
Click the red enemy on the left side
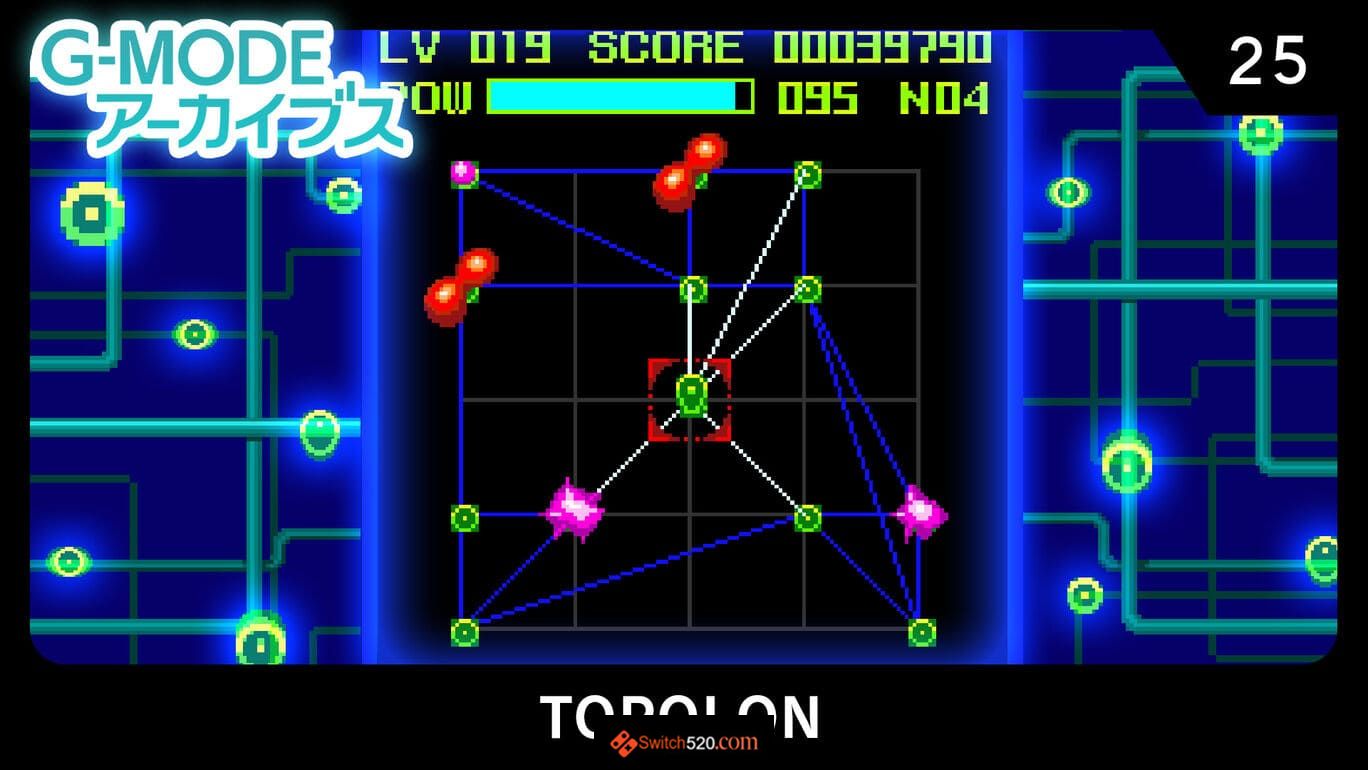(458, 285)
